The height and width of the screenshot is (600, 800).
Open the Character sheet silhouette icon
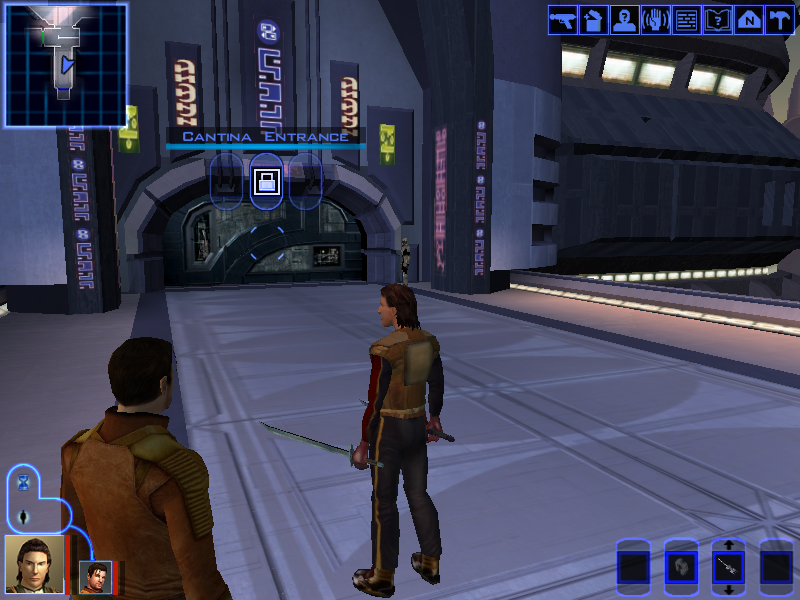point(624,20)
